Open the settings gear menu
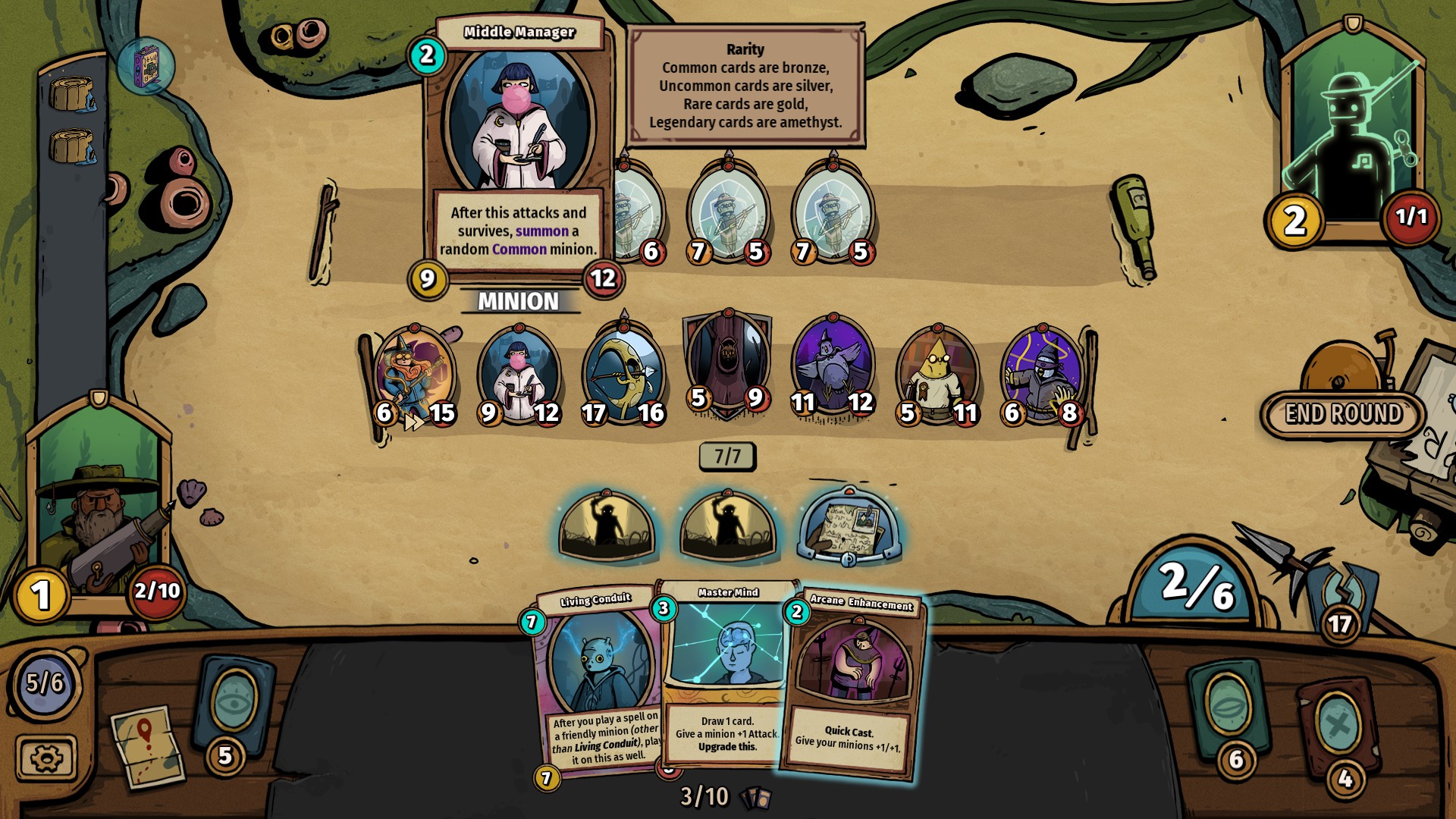The height and width of the screenshot is (819, 1456). 45,758
